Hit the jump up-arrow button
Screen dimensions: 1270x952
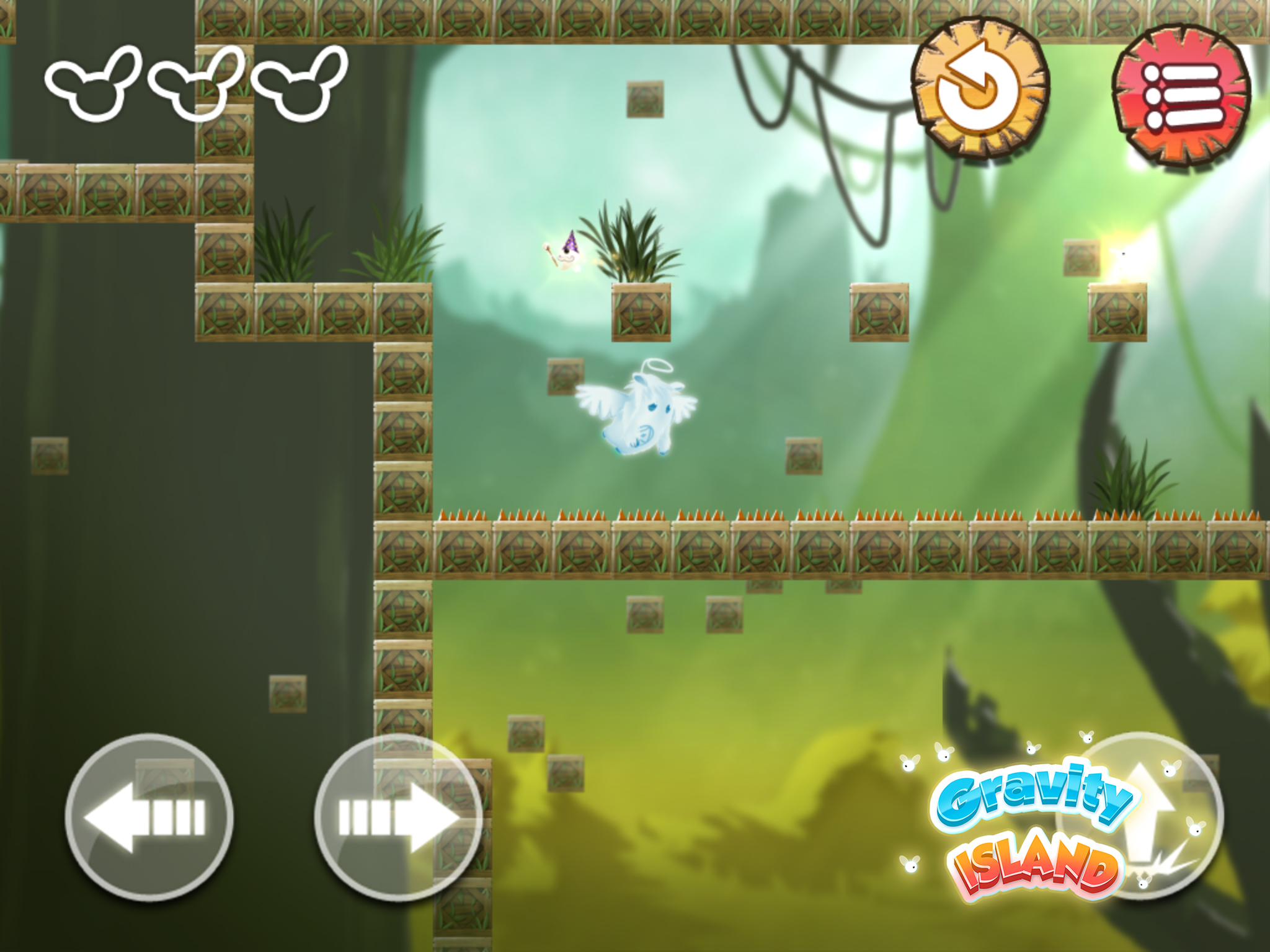pos(1141,816)
